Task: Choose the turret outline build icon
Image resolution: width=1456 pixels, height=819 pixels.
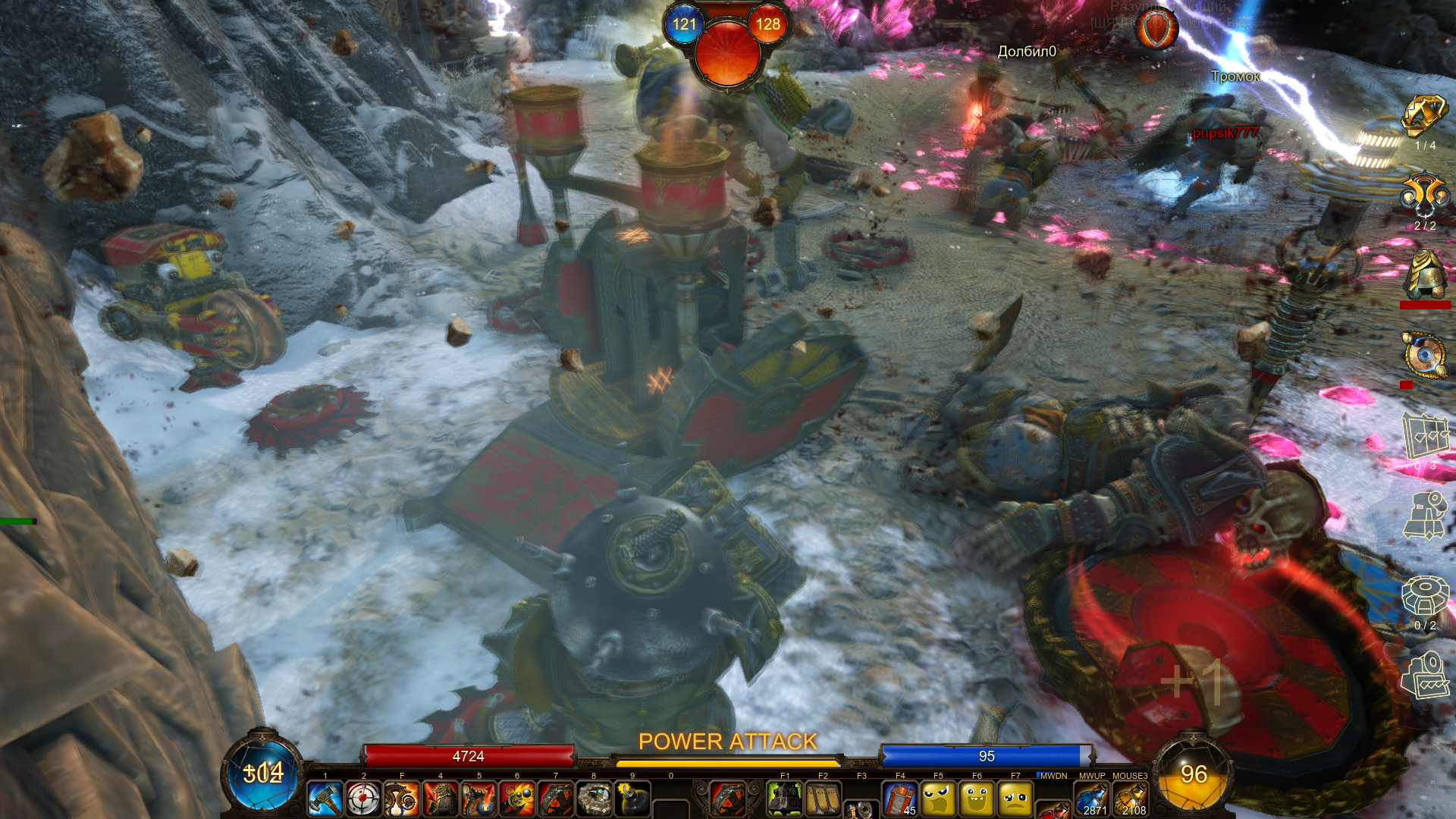Action: click(x=1424, y=515)
